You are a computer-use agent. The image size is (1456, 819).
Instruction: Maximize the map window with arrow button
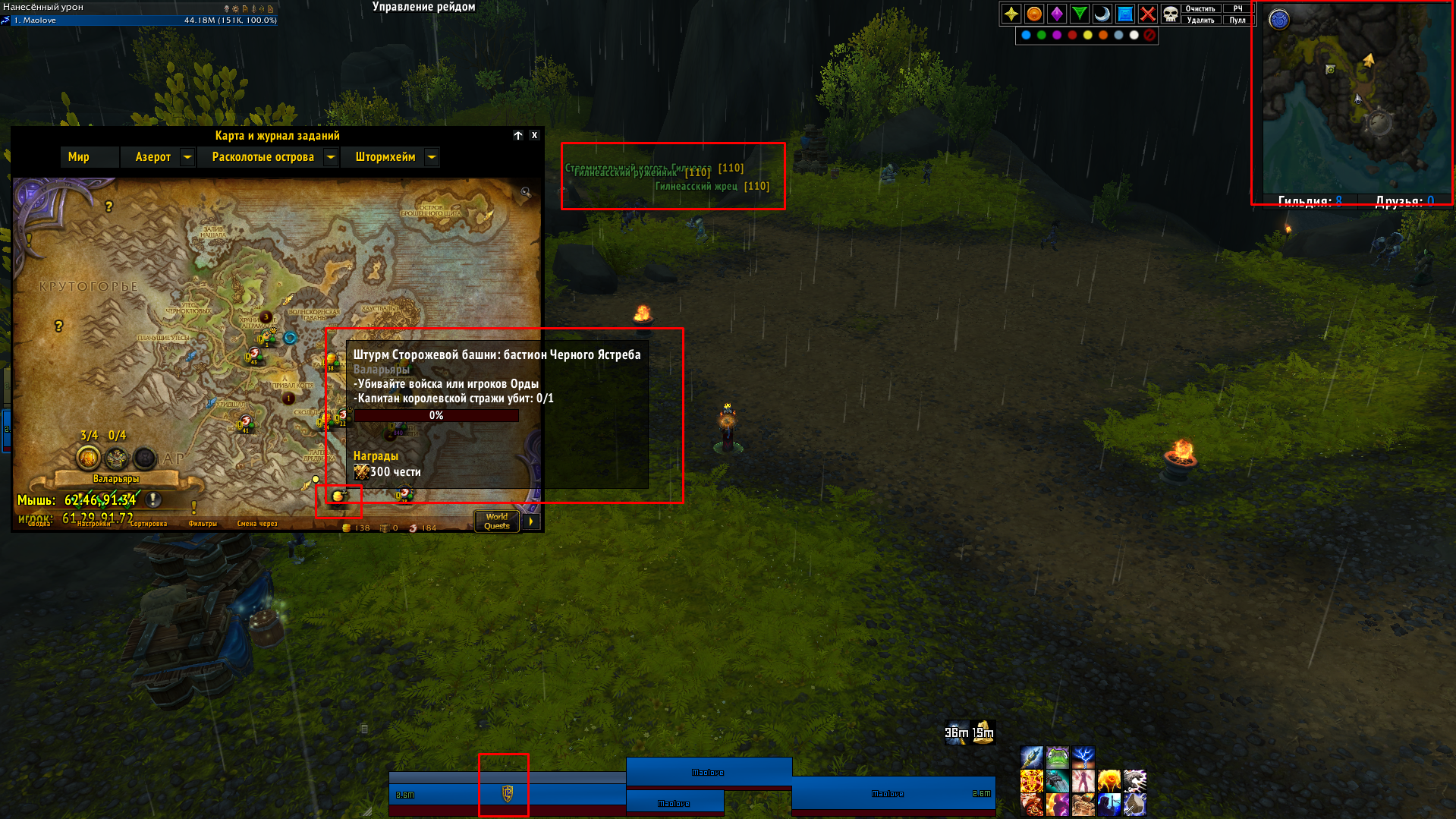tap(518, 135)
